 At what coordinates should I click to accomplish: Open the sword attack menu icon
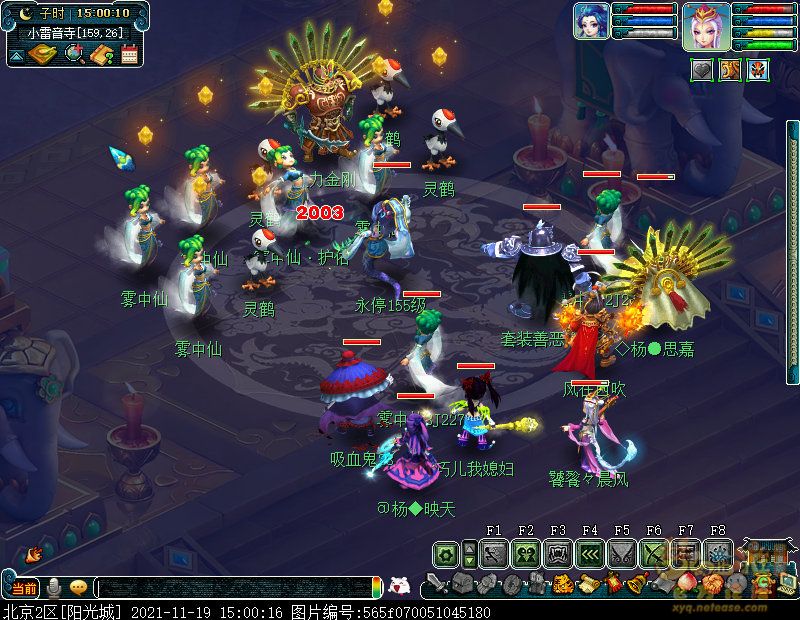[436, 584]
